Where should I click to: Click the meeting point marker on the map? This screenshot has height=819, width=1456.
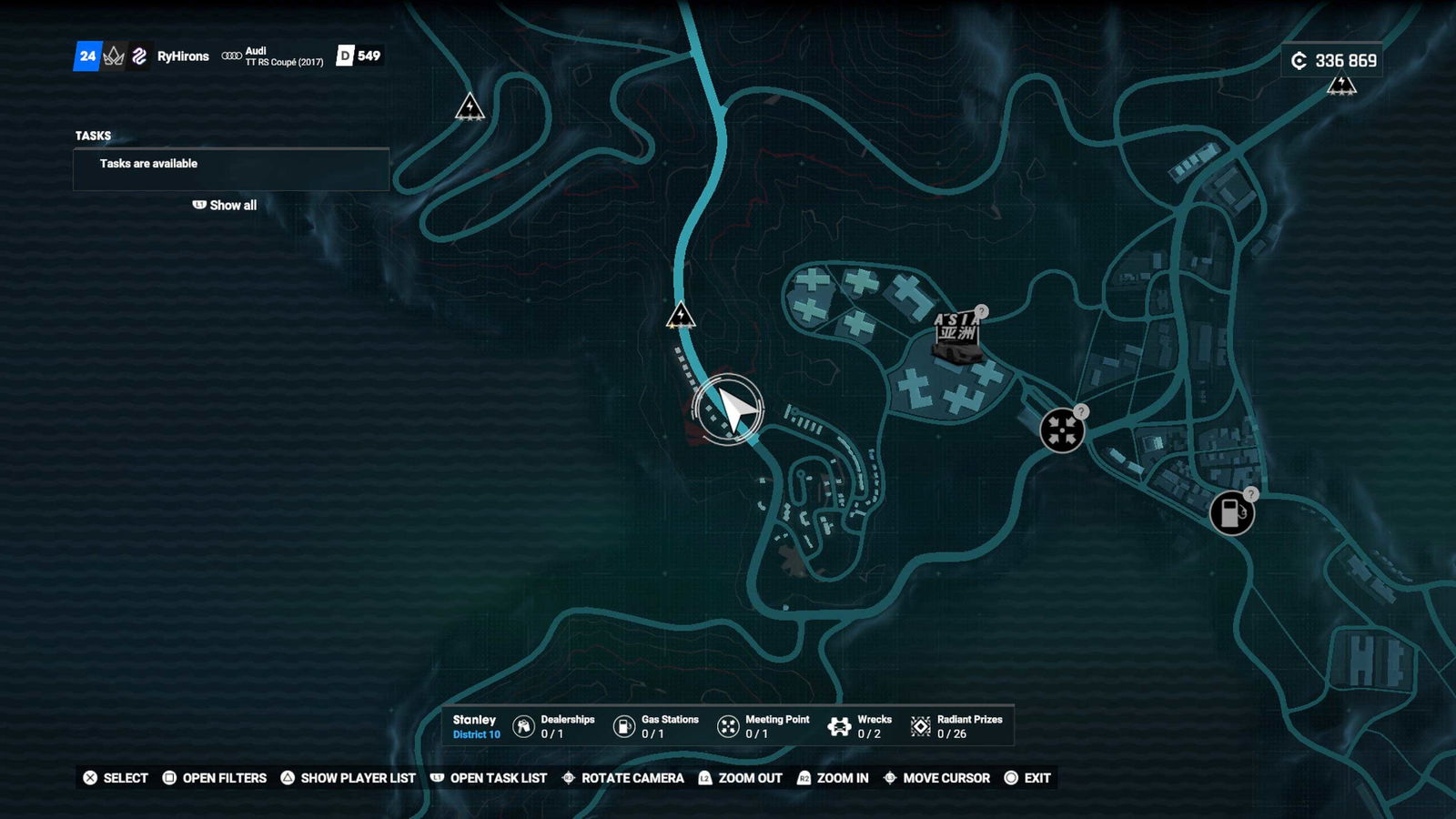coord(1062,430)
